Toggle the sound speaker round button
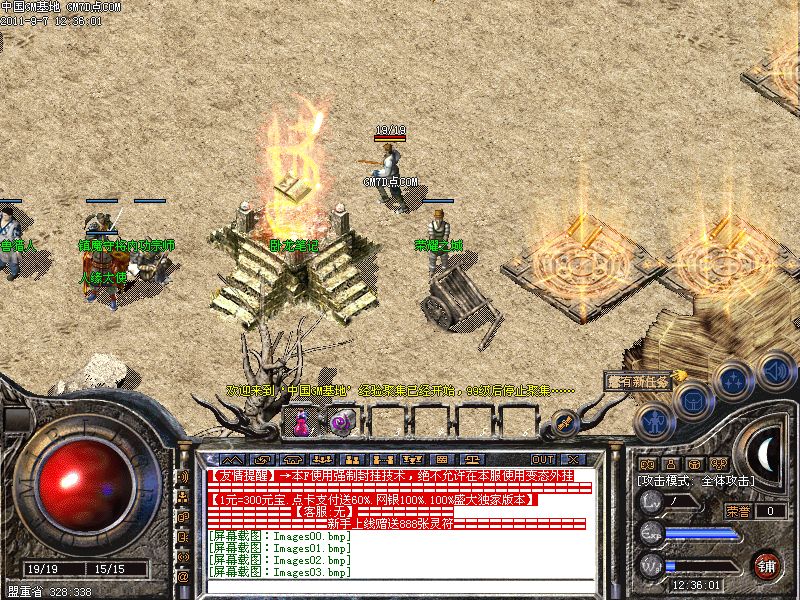Viewport: 800px width, 600px height. tap(775, 368)
